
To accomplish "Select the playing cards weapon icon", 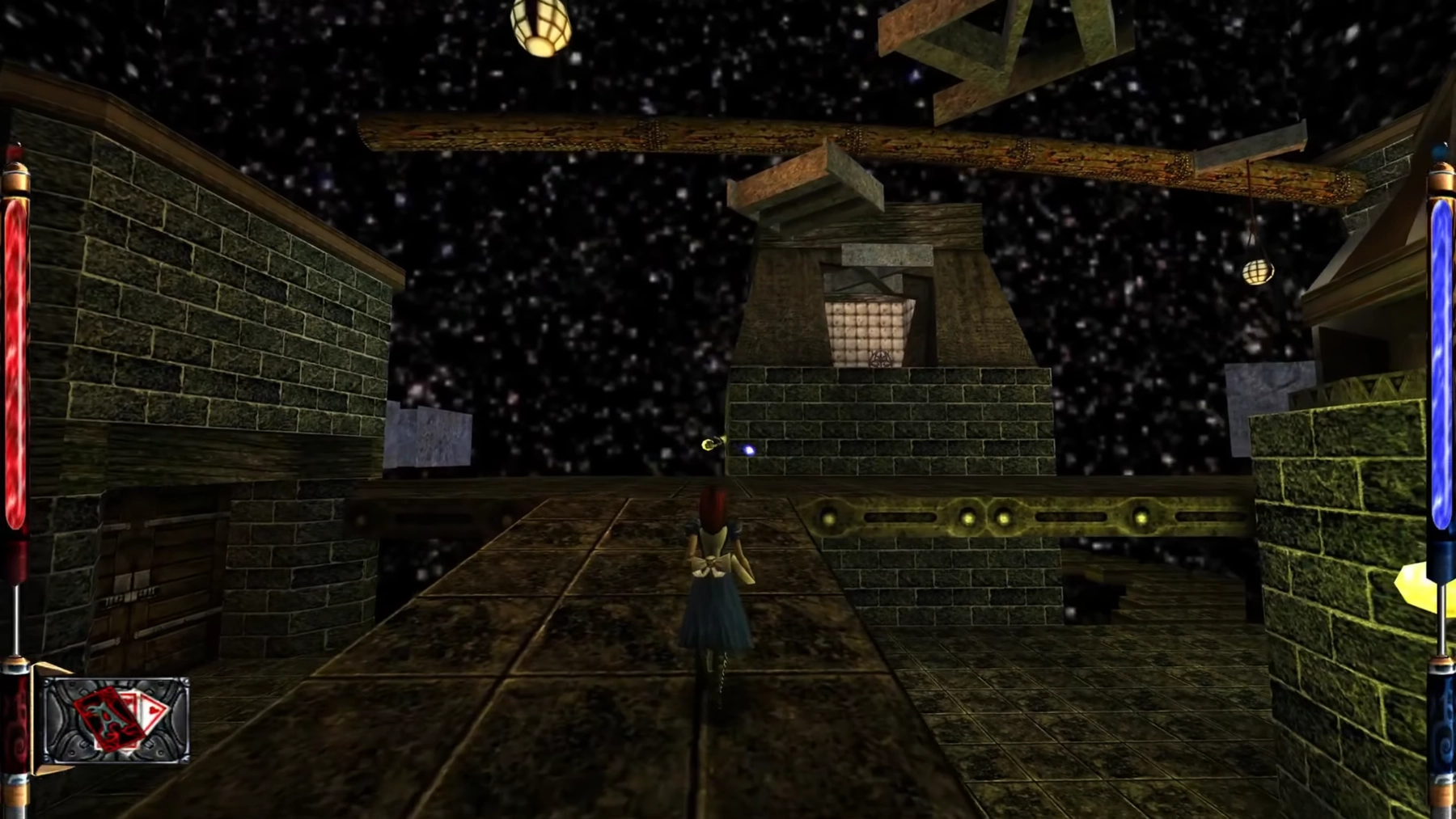I will (116, 720).
